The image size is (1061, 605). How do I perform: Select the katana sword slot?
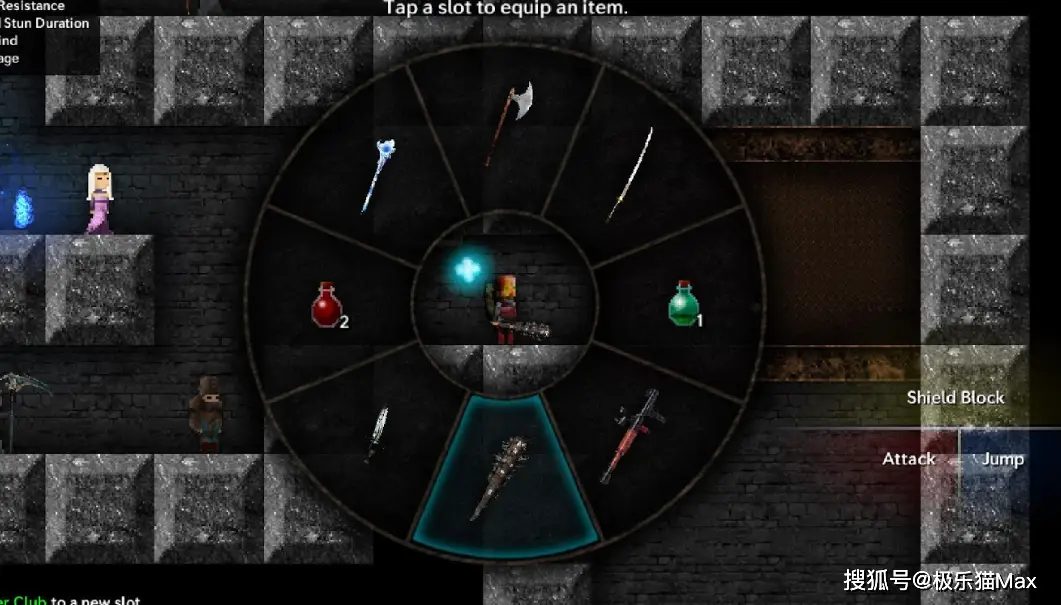628,174
